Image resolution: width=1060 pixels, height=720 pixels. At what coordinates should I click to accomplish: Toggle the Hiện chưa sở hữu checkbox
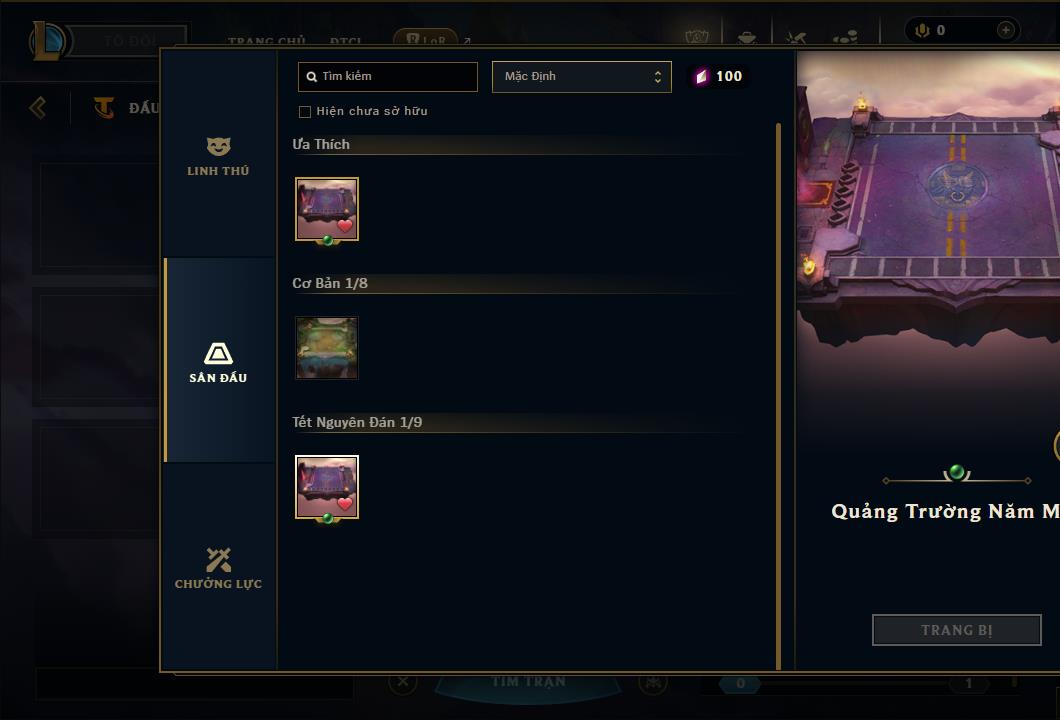(x=305, y=111)
